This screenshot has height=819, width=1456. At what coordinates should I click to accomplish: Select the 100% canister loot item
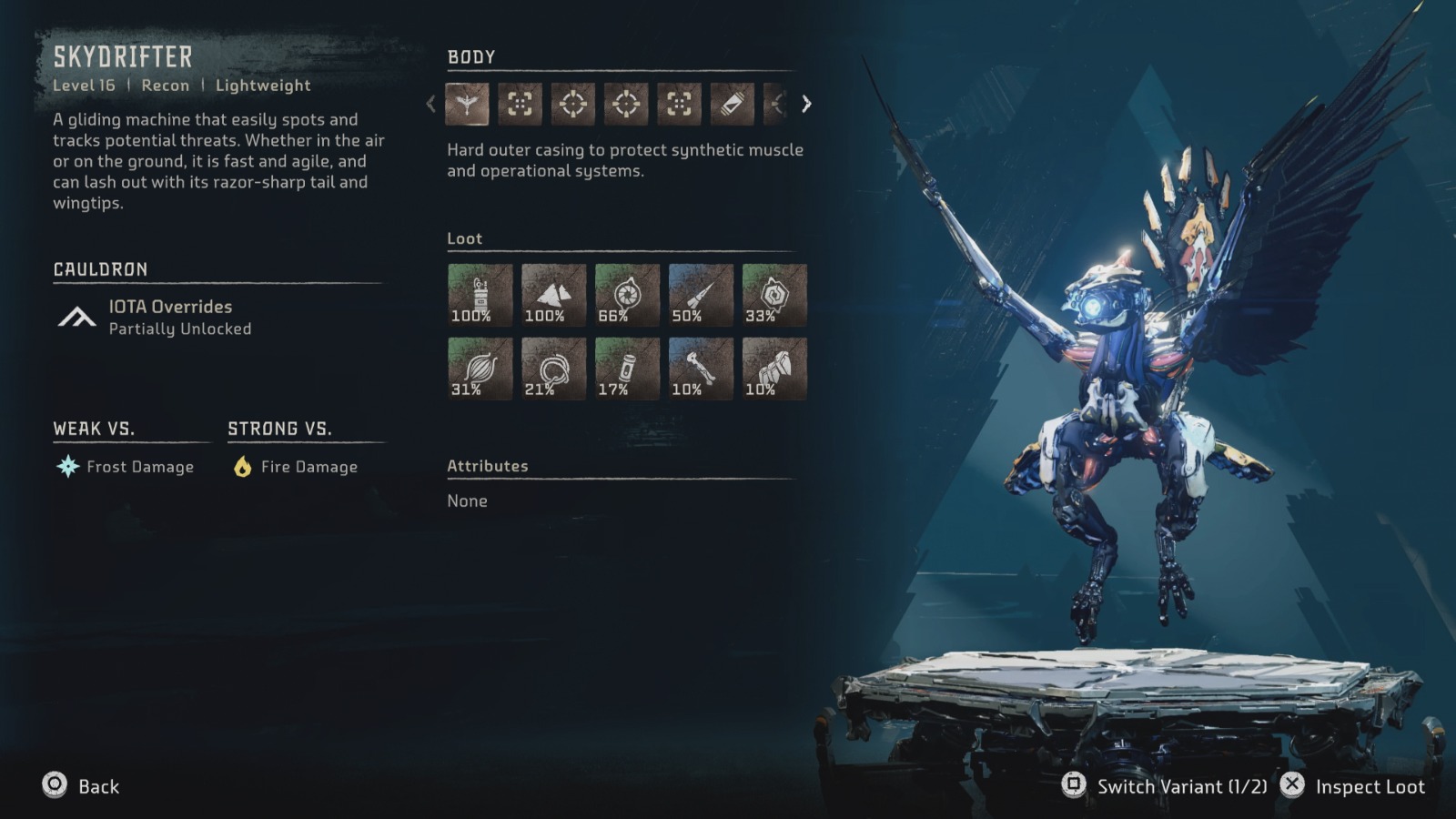[x=480, y=295]
